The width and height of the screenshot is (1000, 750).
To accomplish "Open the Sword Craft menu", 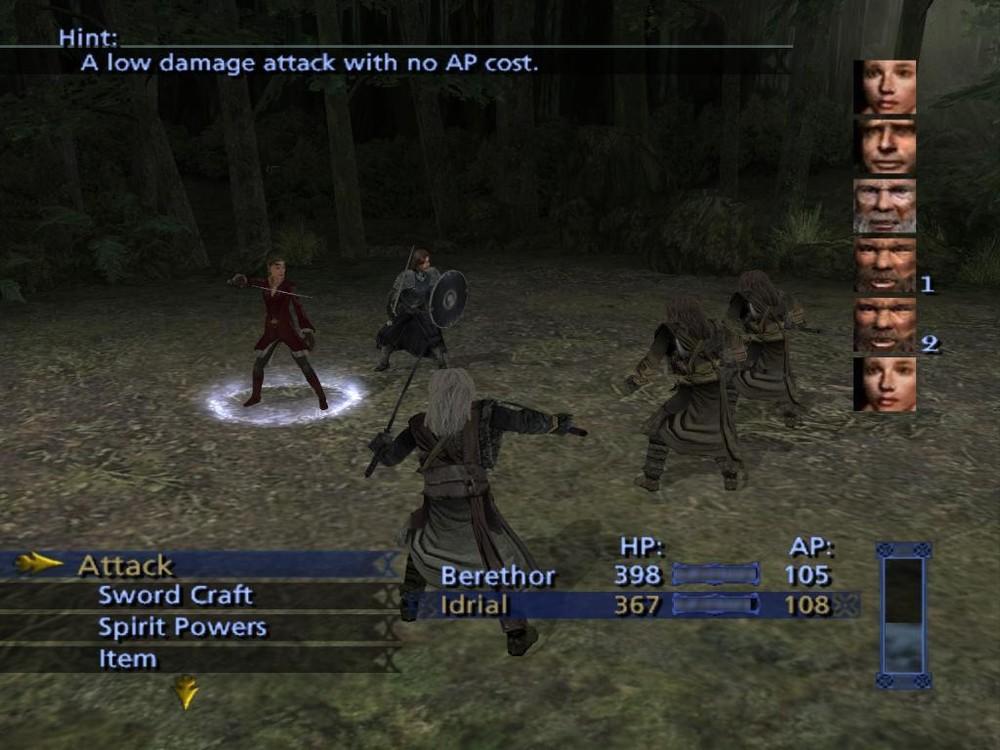I will pyautogui.click(x=175, y=596).
